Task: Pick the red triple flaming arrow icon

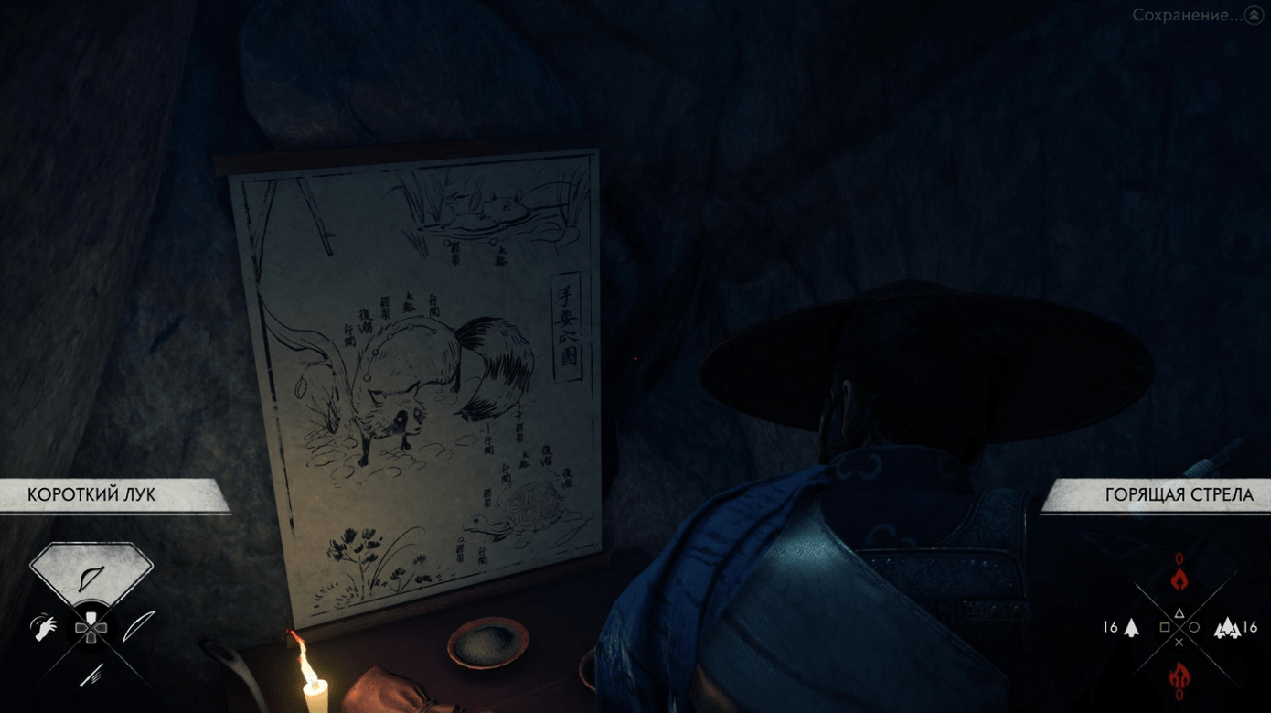Action: [x=1178, y=678]
